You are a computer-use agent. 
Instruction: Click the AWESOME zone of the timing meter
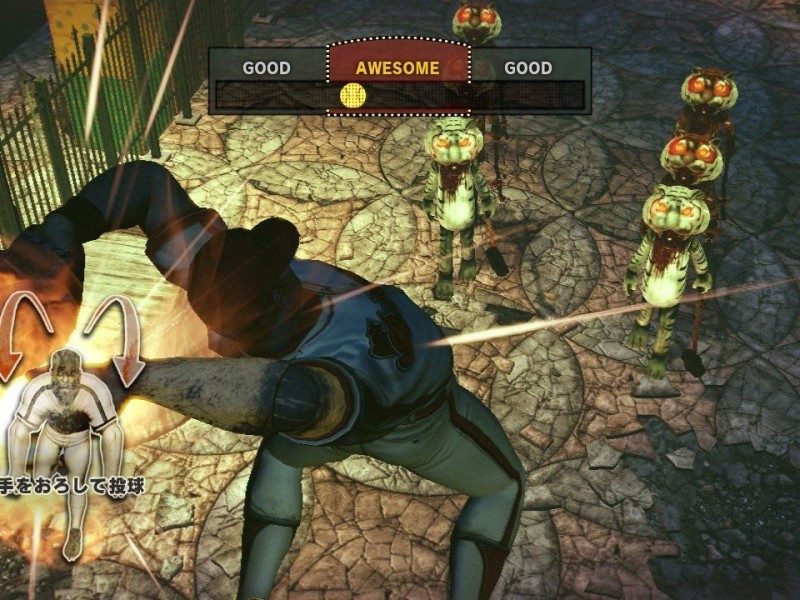click(398, 68)
